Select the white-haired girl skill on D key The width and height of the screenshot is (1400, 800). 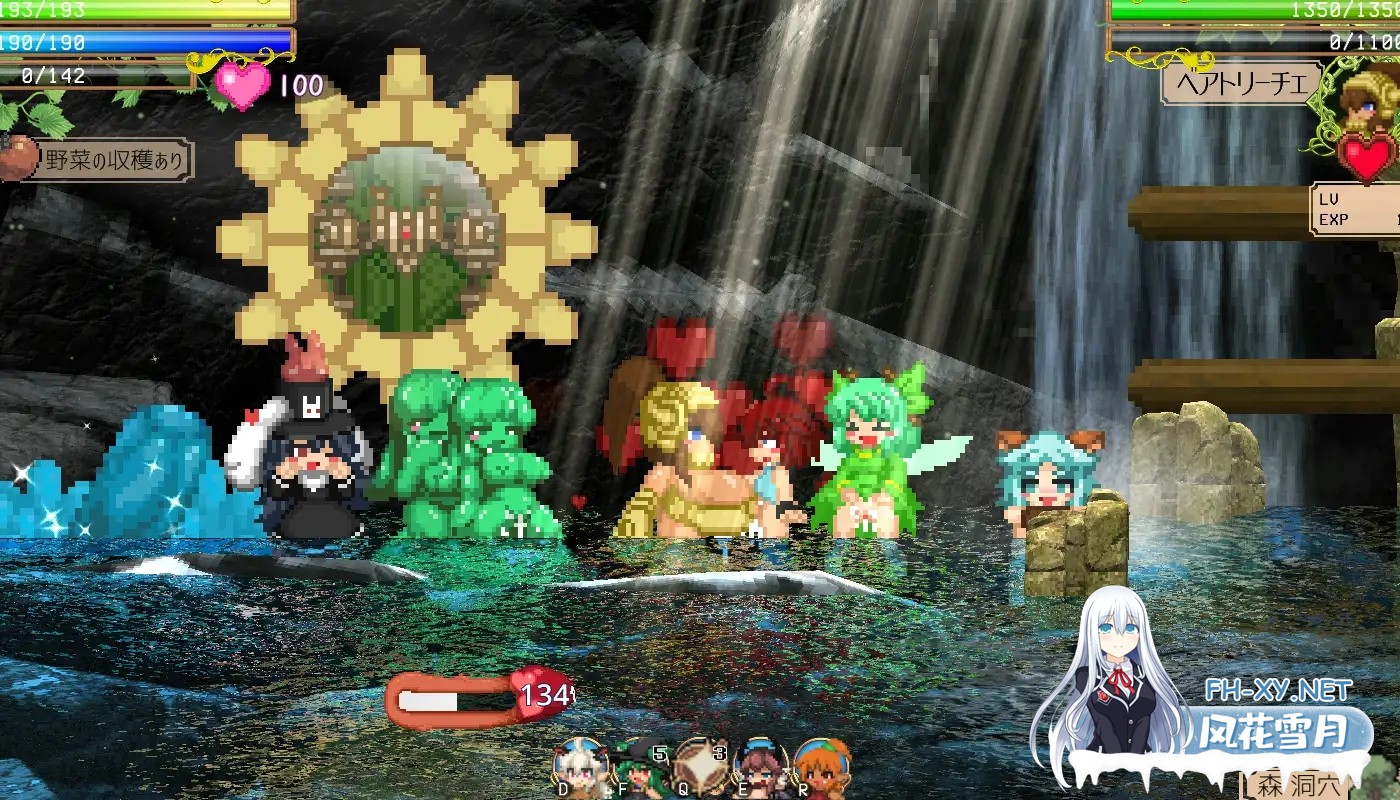click(x=578, y=768)
